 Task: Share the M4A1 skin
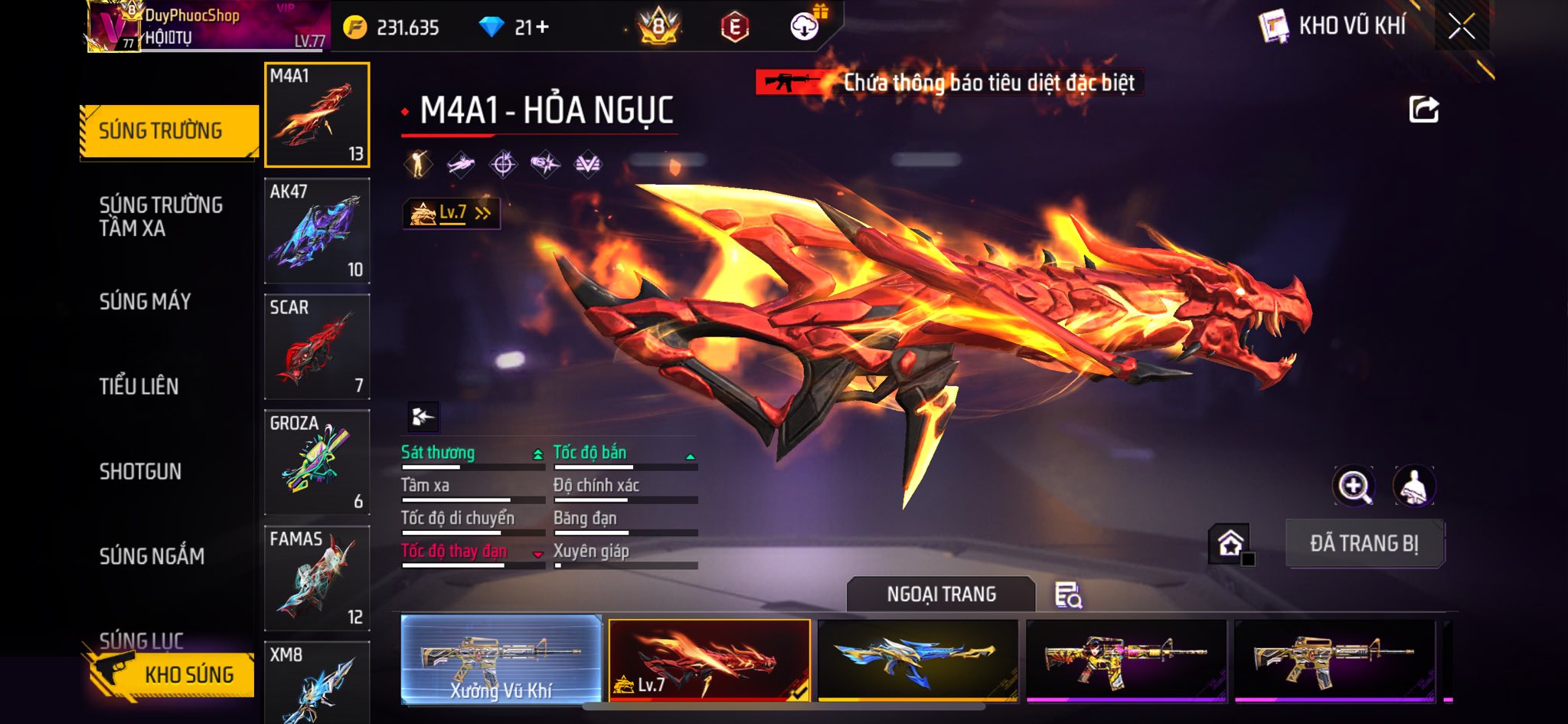coord(1423,110)
